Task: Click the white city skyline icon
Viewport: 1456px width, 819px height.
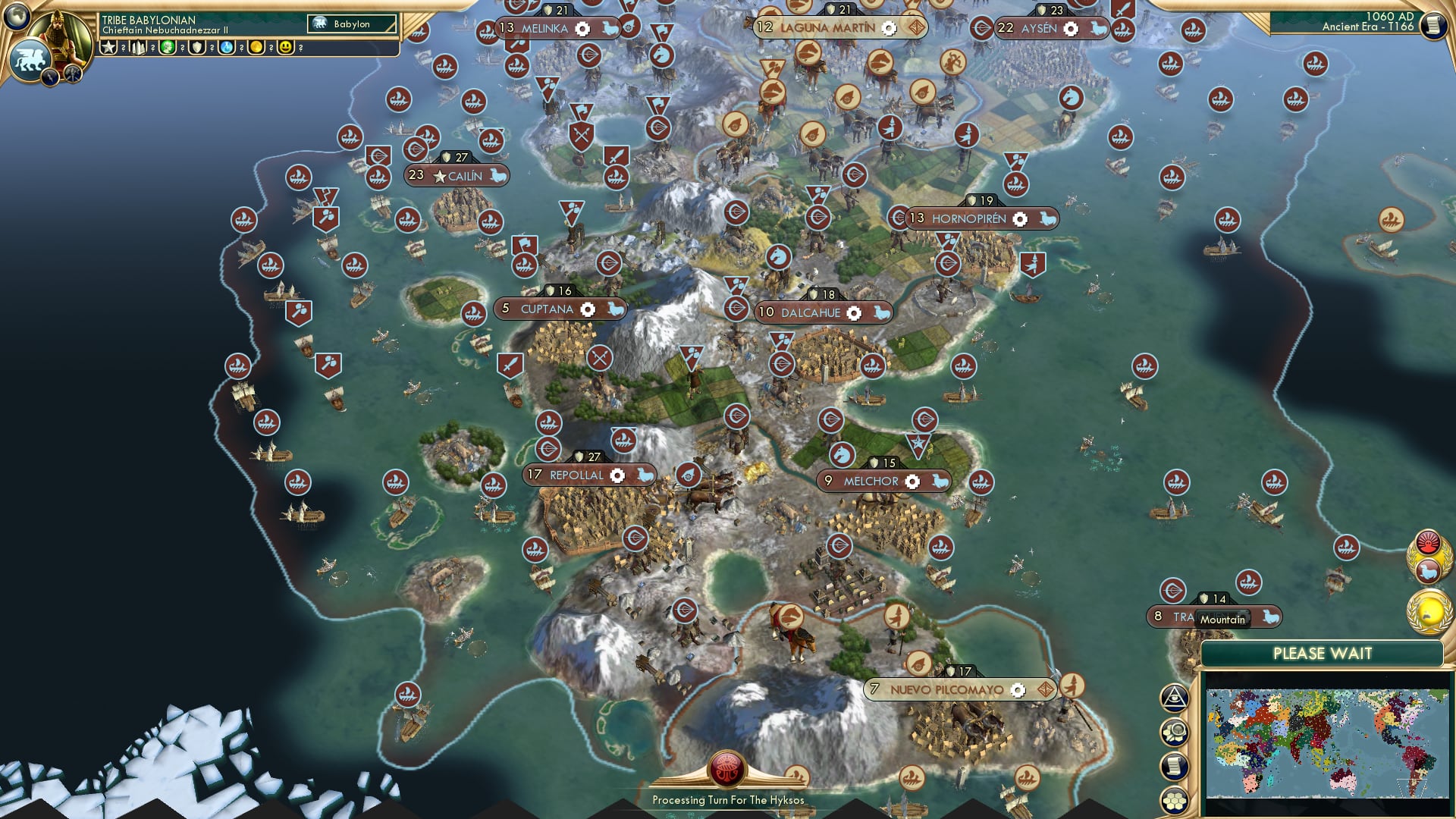Action: pos(138,48)
